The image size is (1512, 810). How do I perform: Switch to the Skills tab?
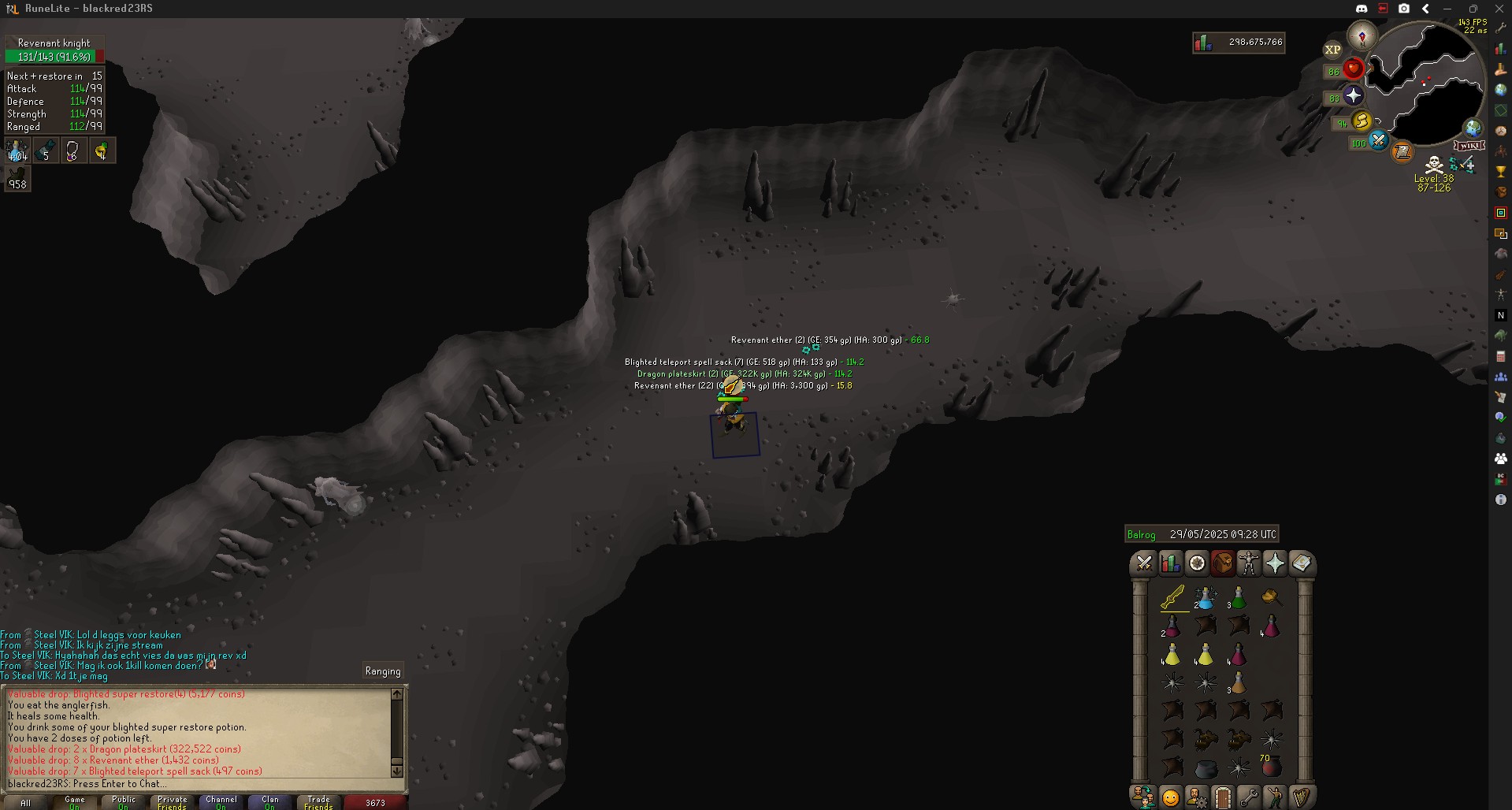coord(1171,563)
